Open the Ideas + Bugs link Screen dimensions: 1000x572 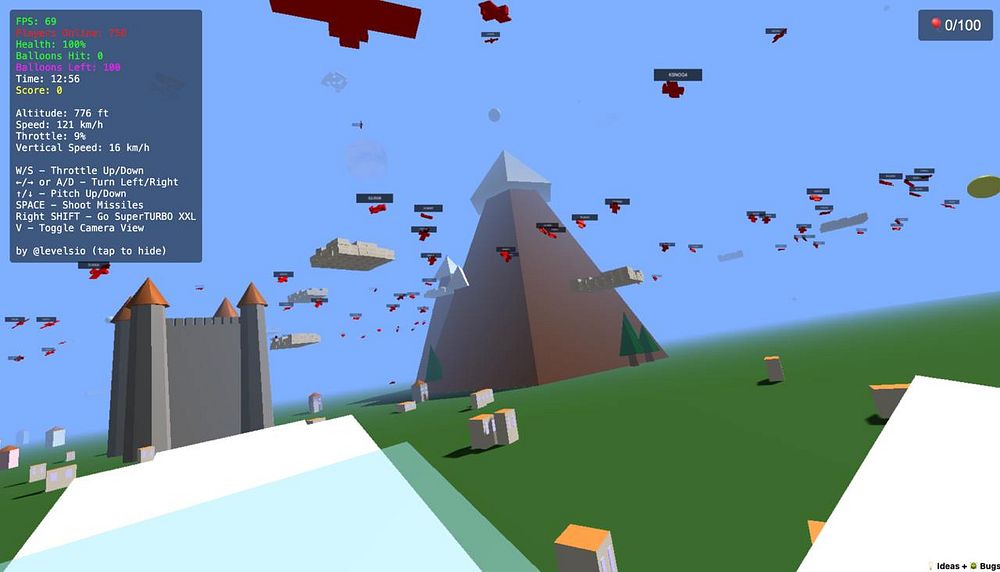point(965,566)
